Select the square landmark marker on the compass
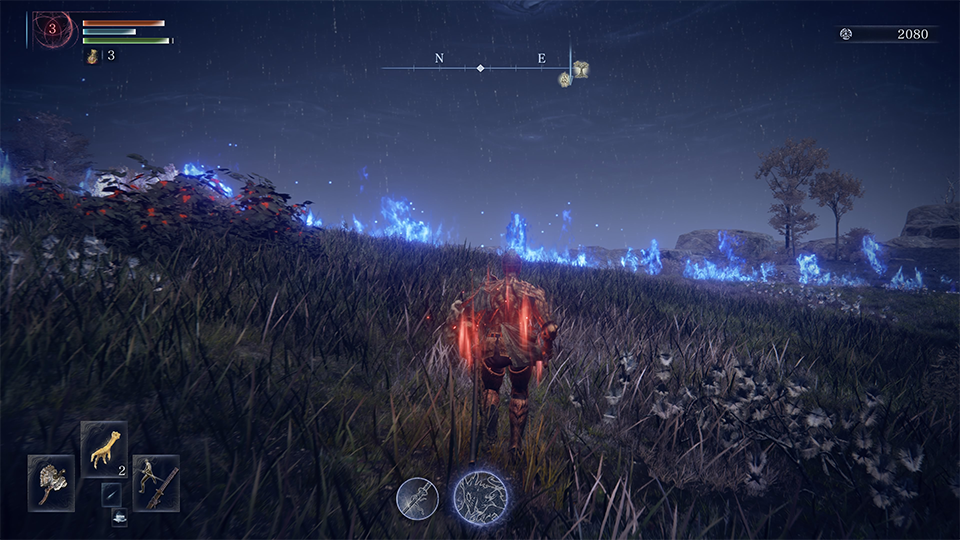 point(580,69)
